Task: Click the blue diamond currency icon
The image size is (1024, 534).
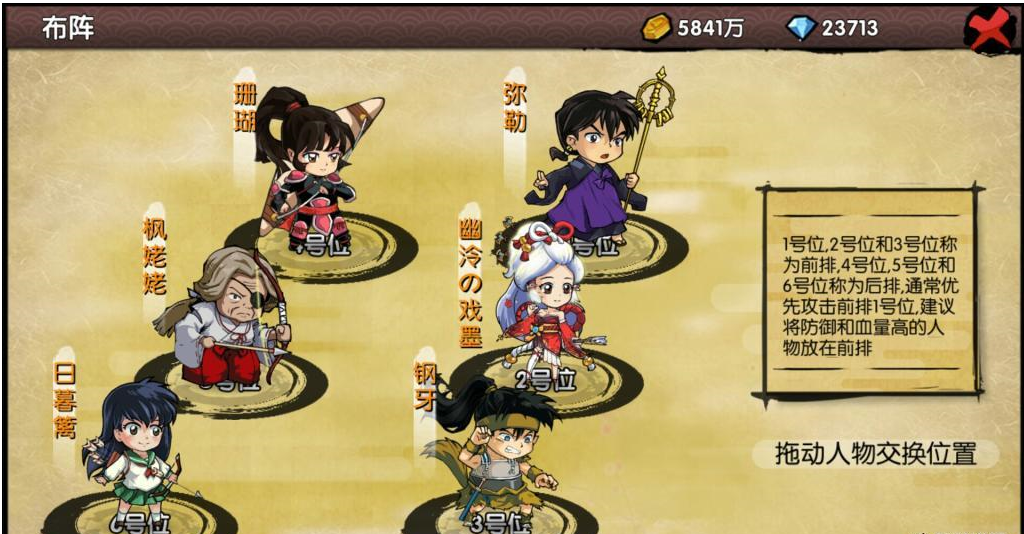Action: tap(801, 28)
